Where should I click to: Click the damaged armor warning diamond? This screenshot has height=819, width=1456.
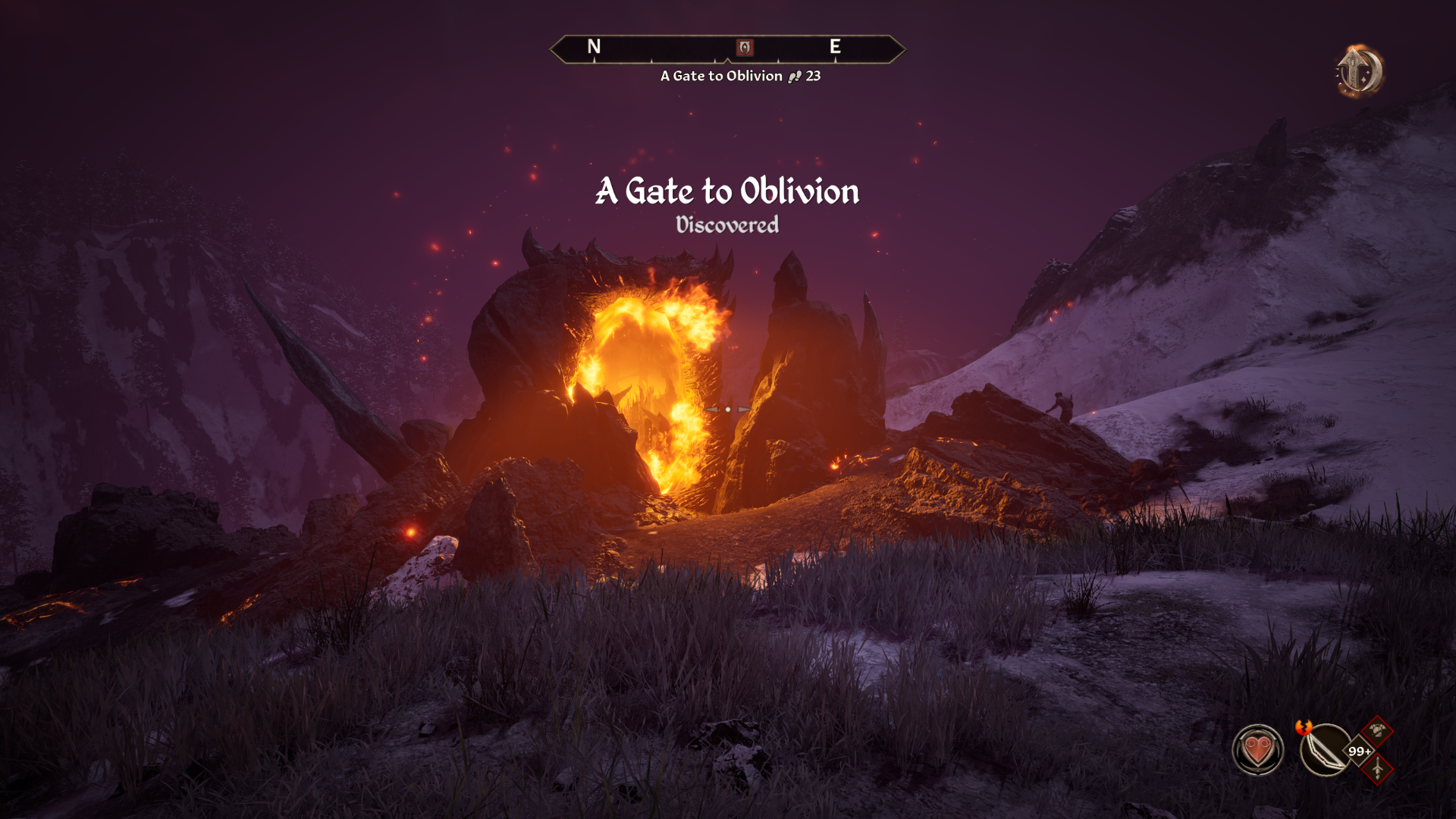[x=1377, y=731]
